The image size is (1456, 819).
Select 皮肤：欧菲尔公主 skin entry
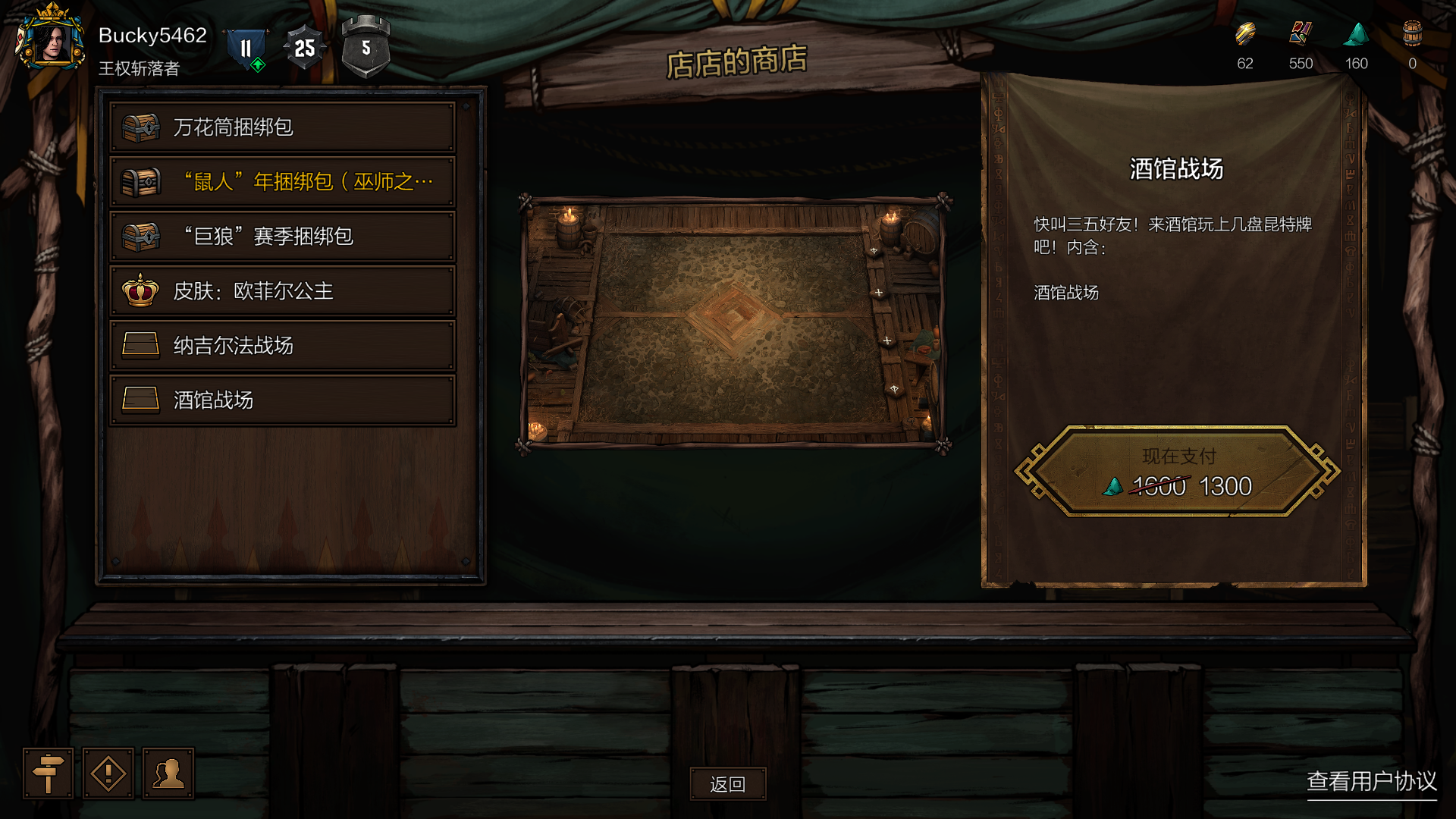pos(282,291)
